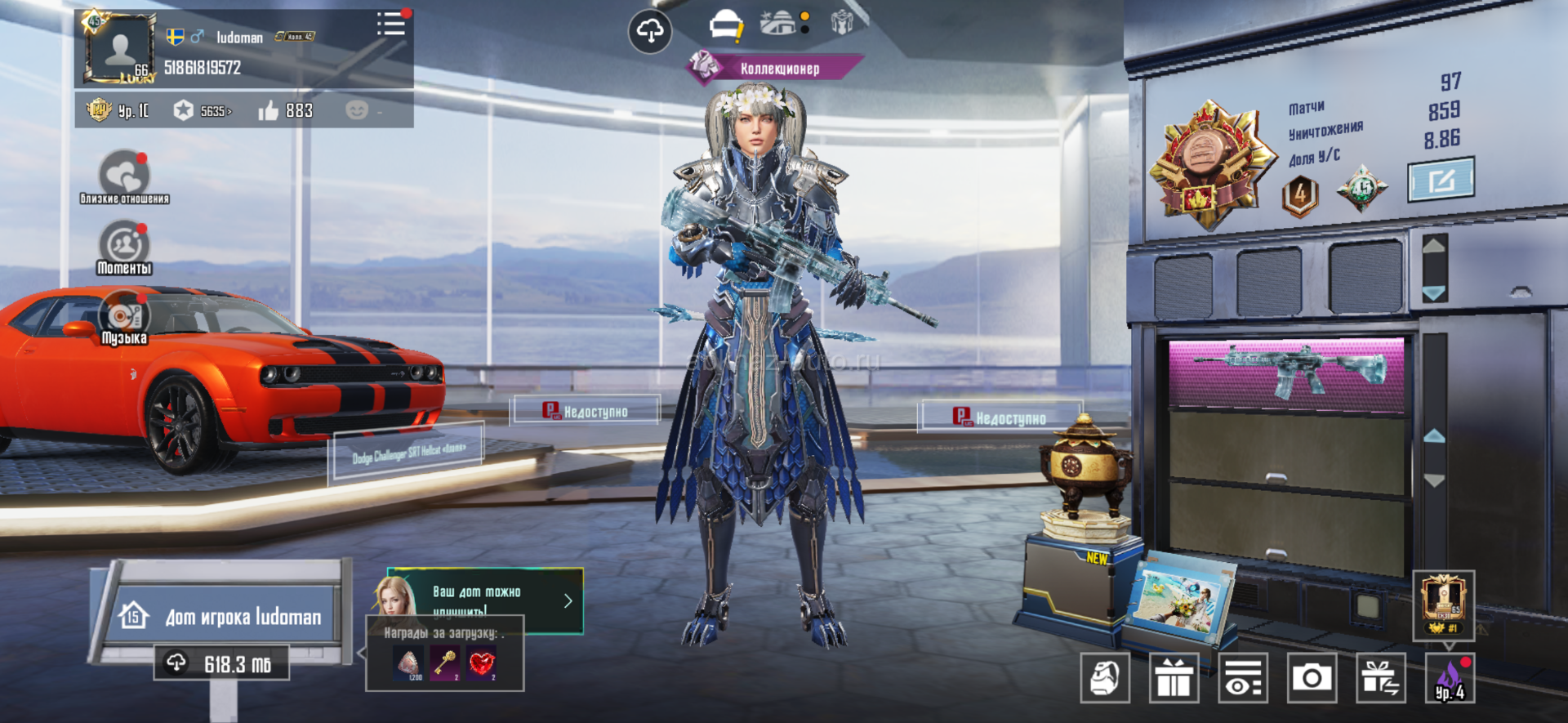Open the backpack icon button

point(1105,678)
